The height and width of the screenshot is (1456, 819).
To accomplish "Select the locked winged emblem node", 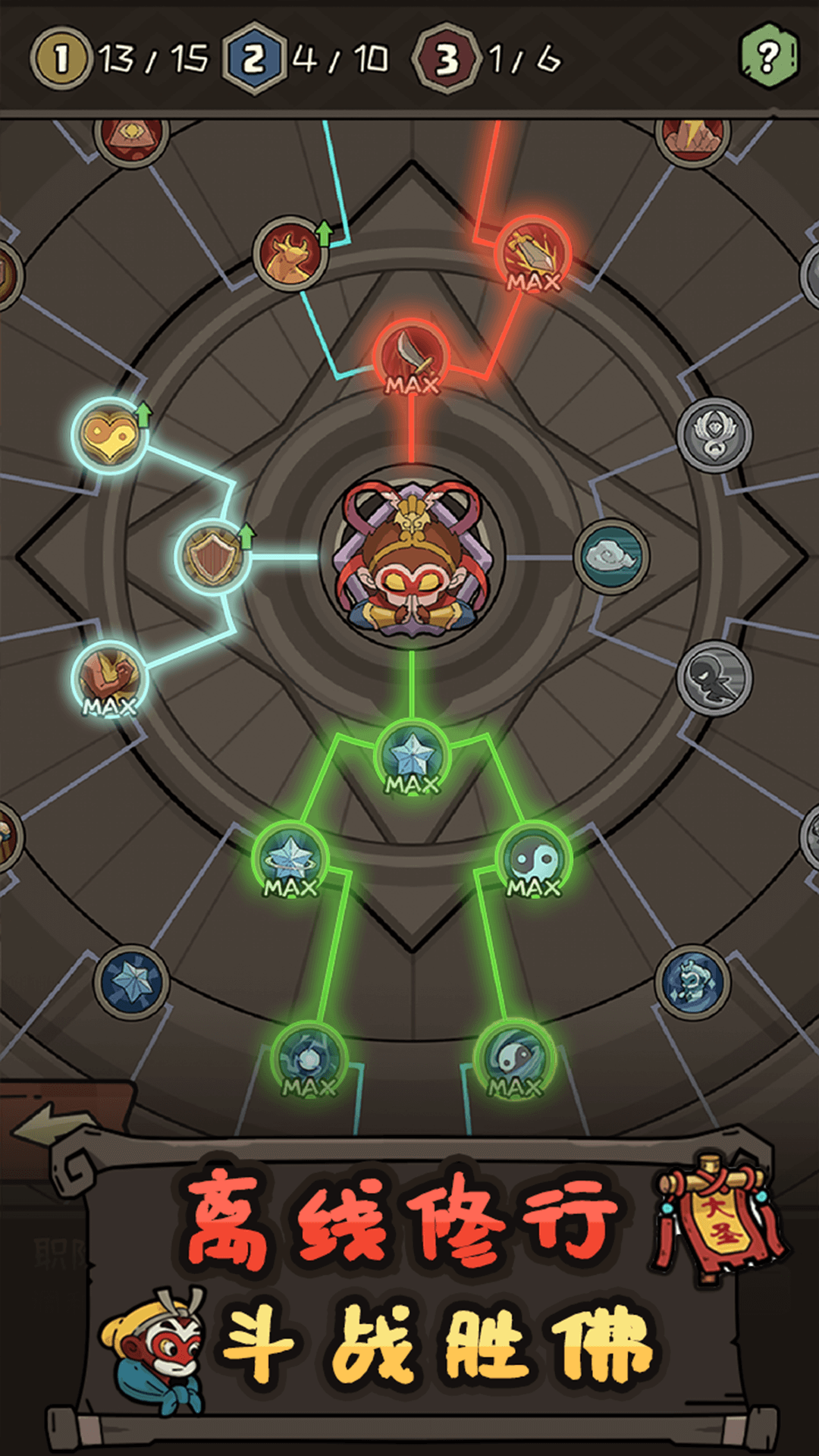I will pyautogui.click(x=714, y=435).
